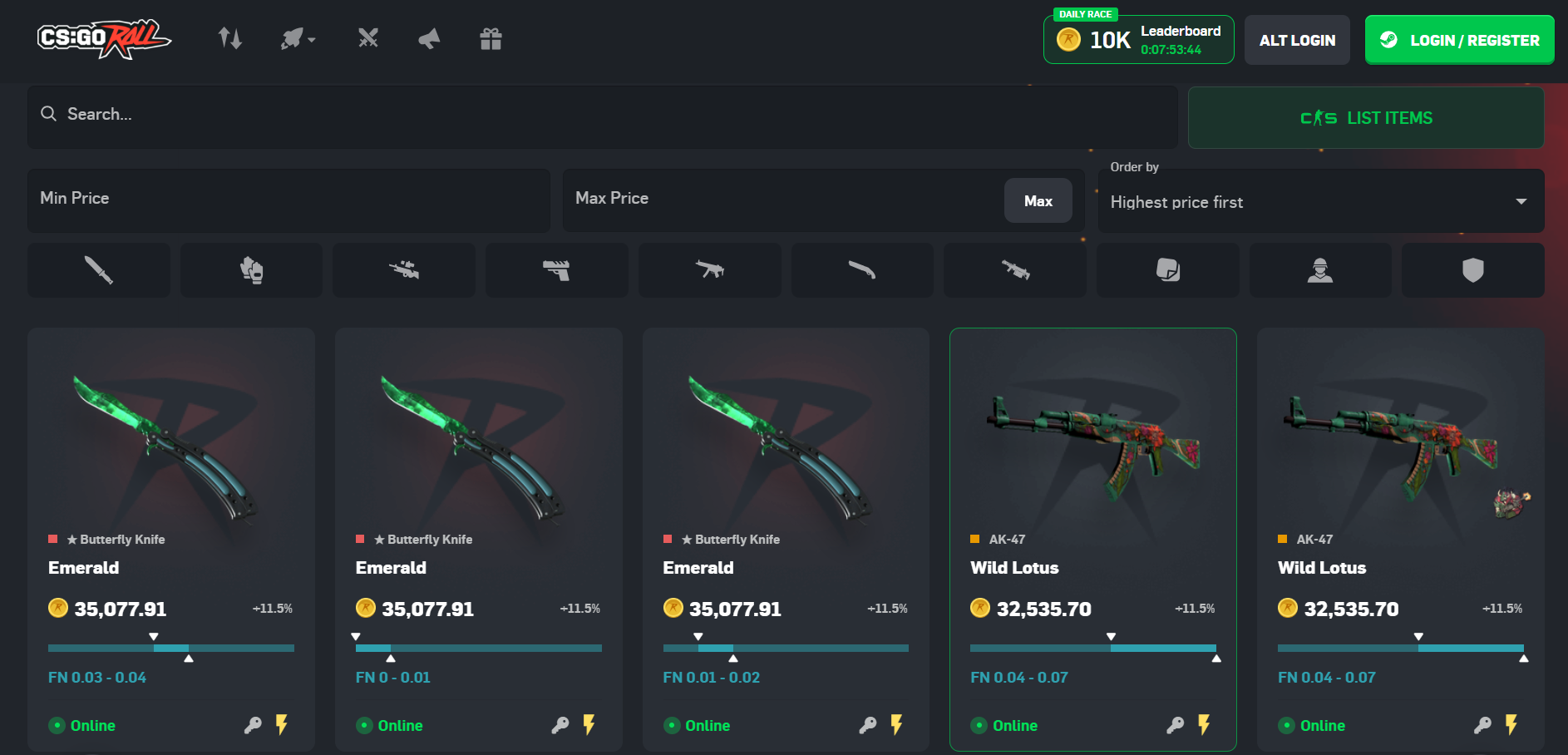Filter by gloves category

[251, 270]
